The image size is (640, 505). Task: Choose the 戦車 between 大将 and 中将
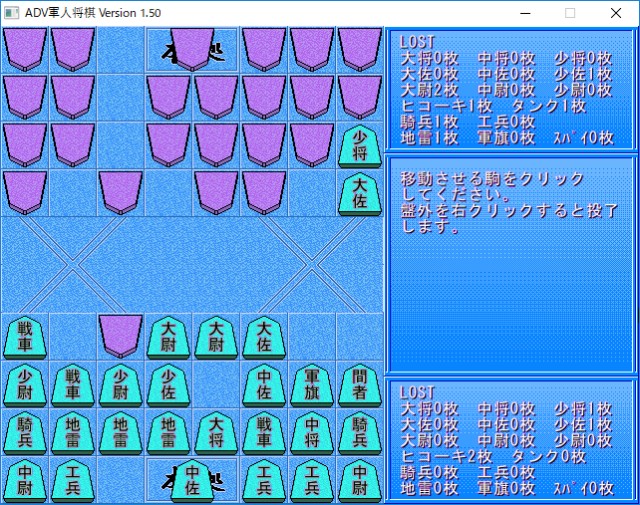(x=264, y=433)
